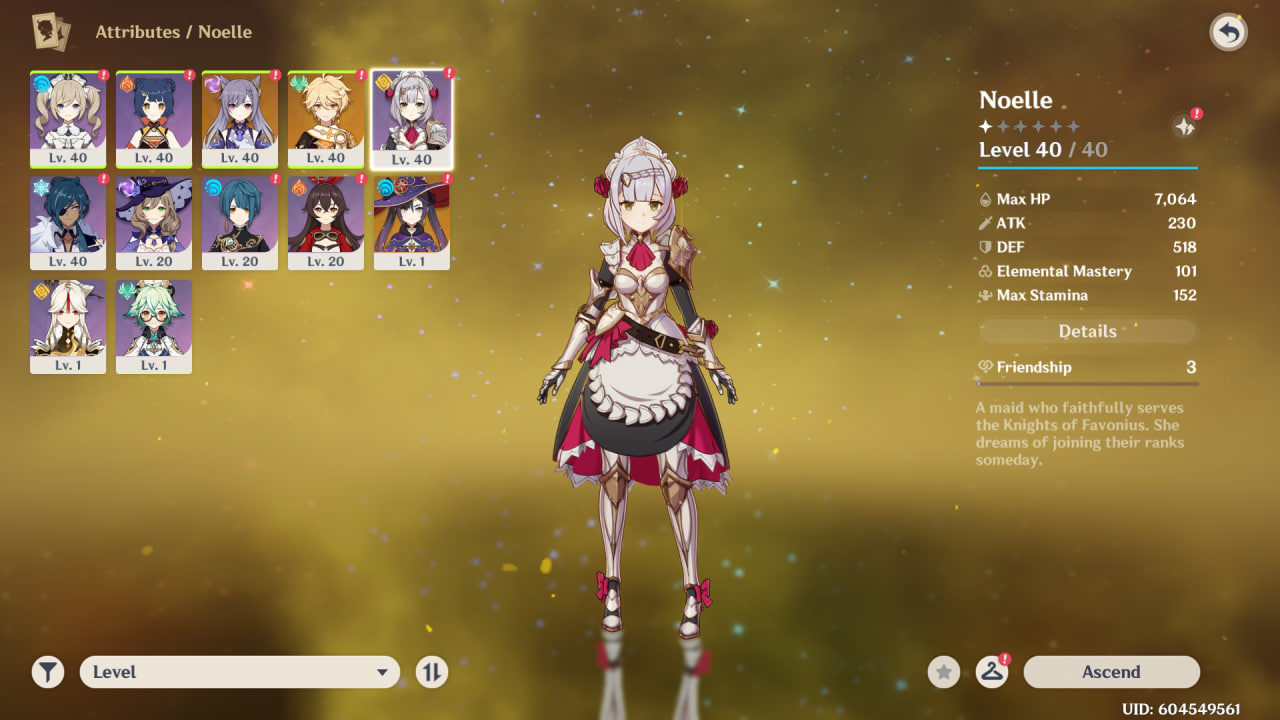Select Xingqiu's level 20 portrait
The height and width of the screenshot is (720, 1280).
click(x=240, y=223)
